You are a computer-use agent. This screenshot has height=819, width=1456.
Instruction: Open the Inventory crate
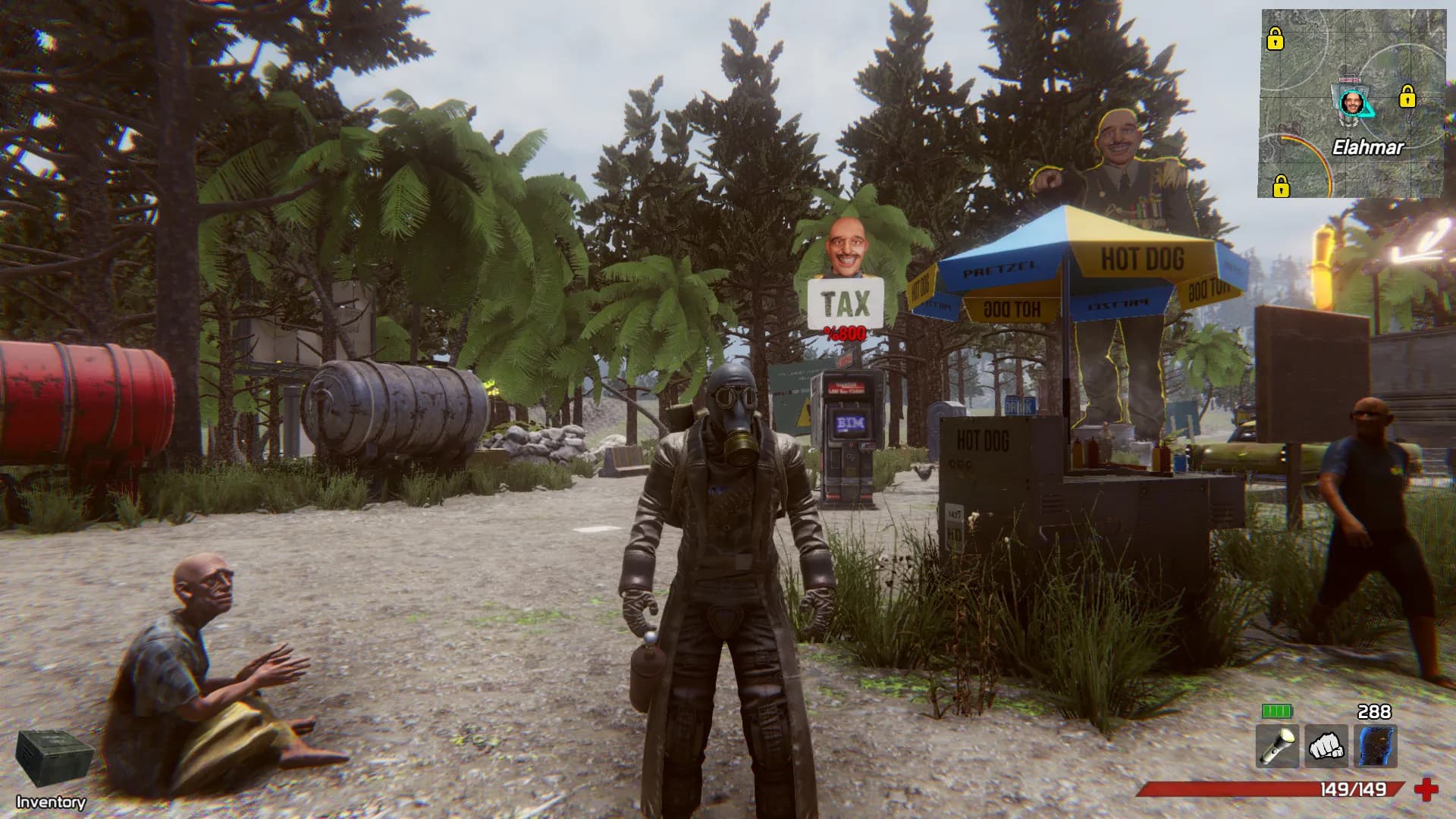click(53, 759)
